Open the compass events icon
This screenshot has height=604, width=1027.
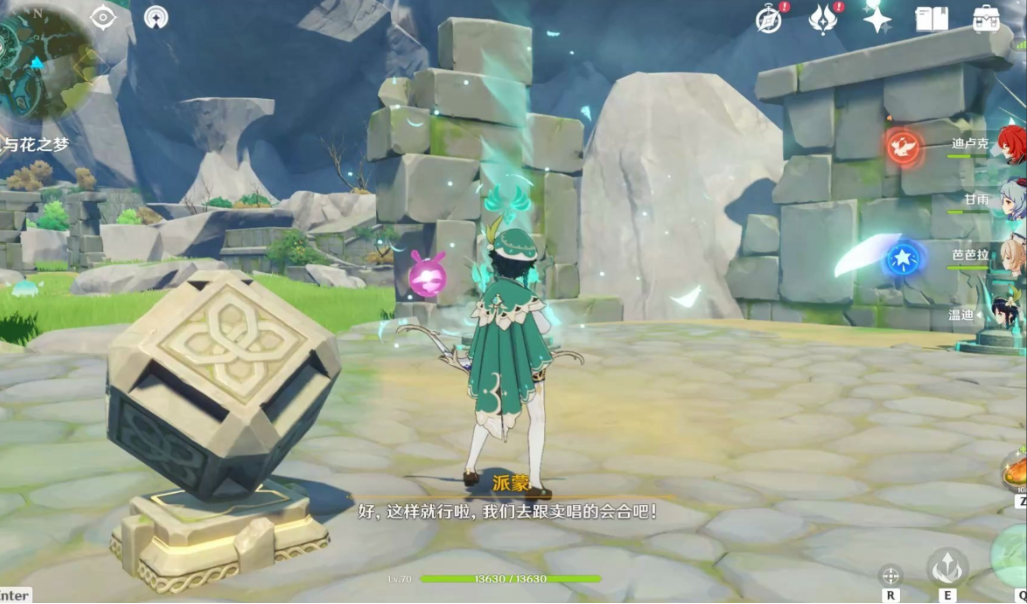(768, 18)
